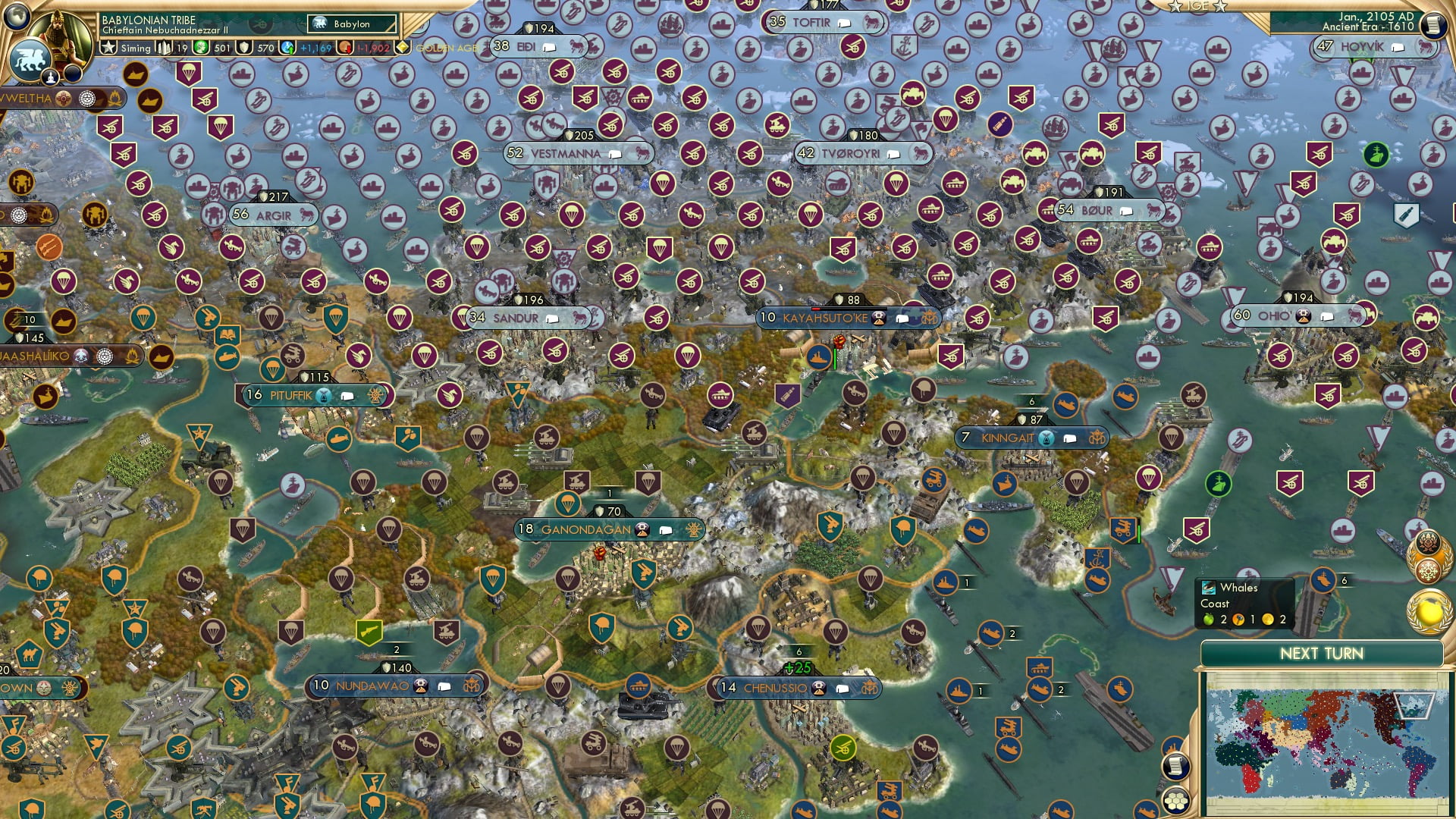Click the Ganondagan city name label

click(x=584, y=529)
